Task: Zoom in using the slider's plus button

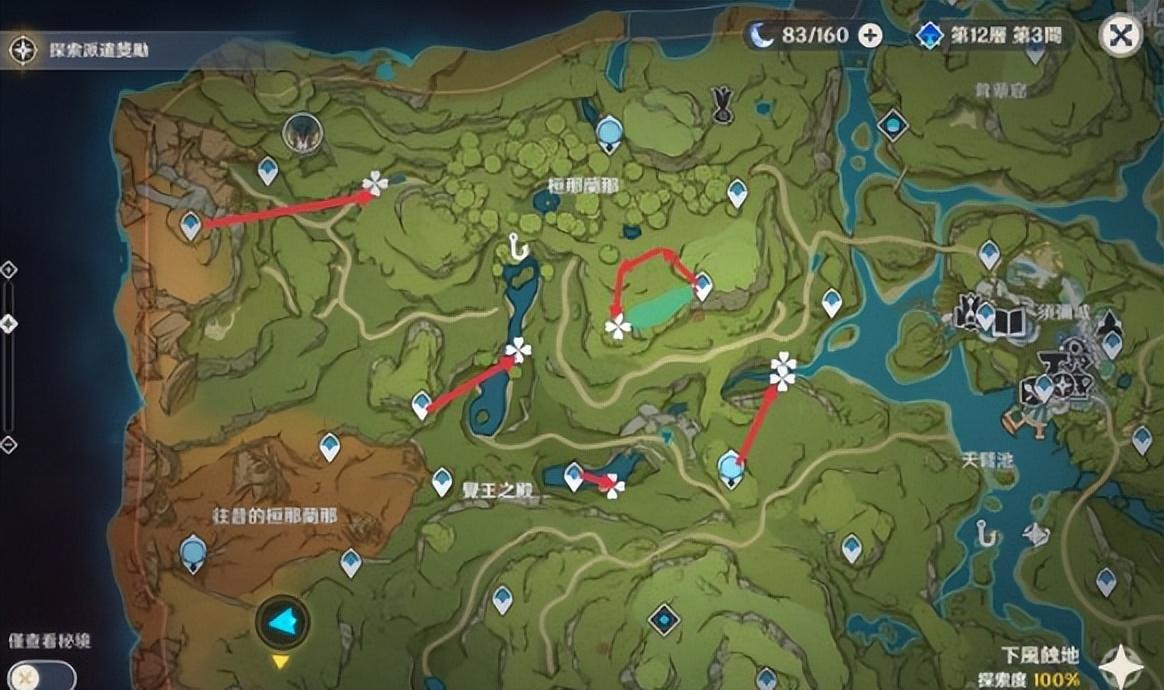Action: [9, 270]
